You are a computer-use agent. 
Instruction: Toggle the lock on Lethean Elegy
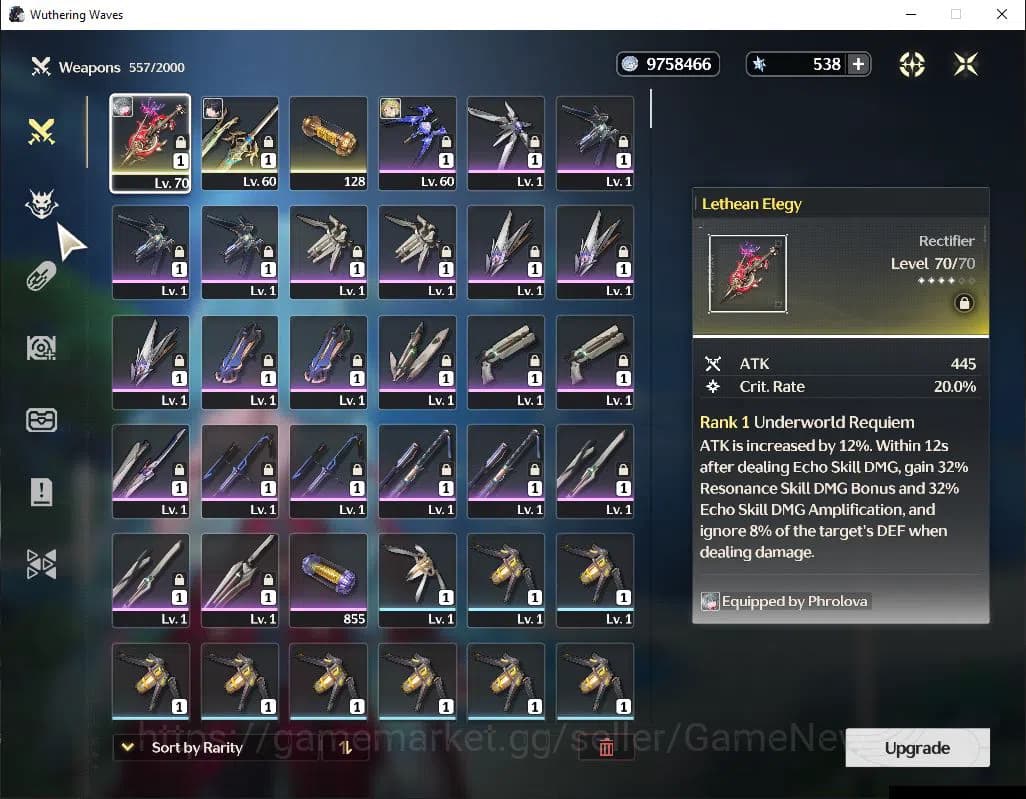point(964,303)
